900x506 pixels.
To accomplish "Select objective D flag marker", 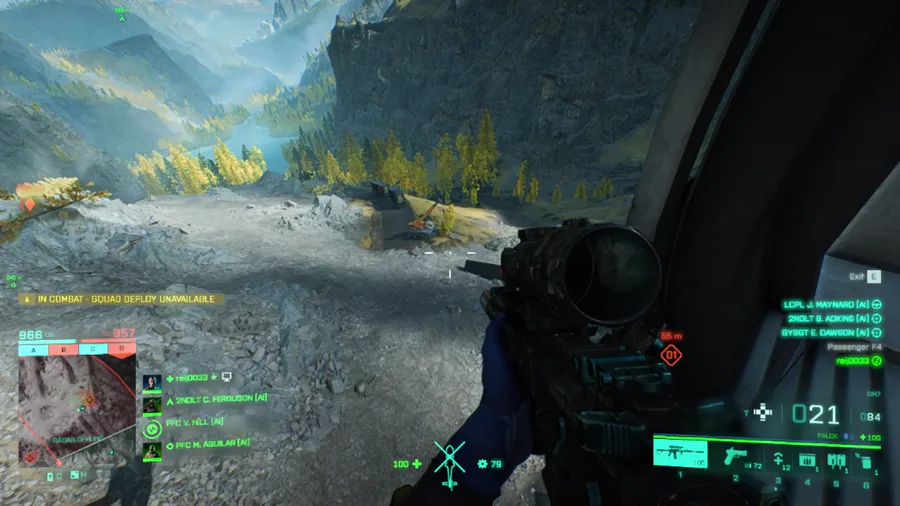I will [x=121, y=349].
